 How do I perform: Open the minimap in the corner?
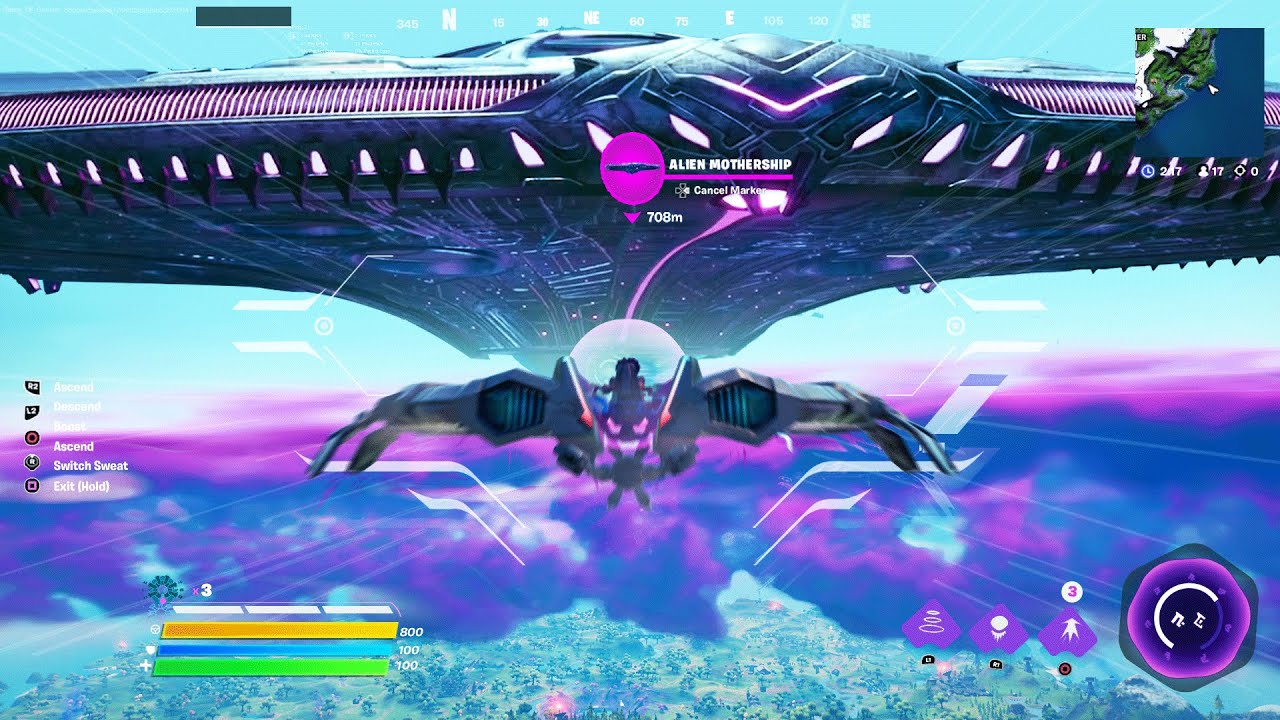pyautogui.click(x=1198, y=92)
